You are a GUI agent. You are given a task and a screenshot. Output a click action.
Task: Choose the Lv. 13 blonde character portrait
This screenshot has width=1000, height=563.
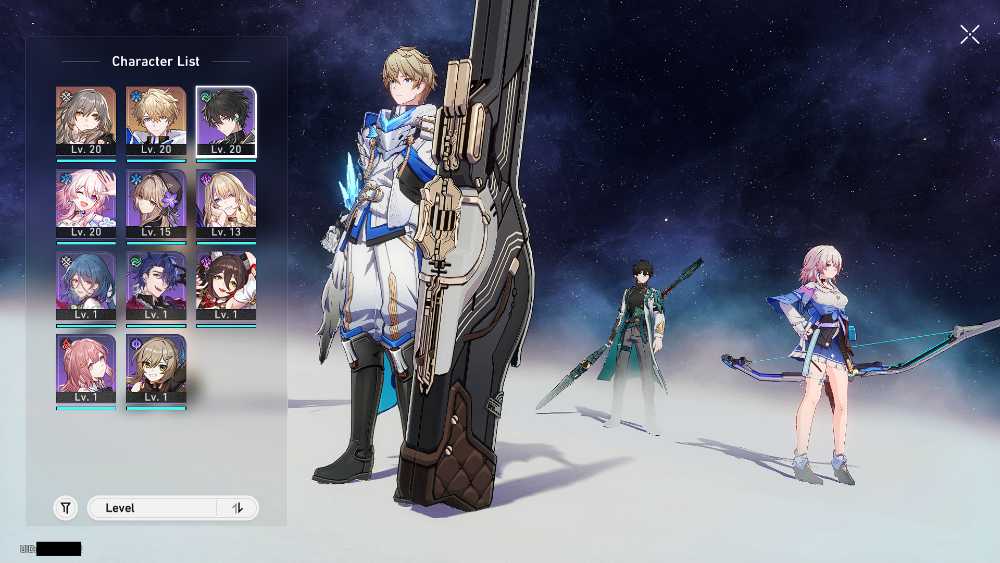(226, 204)
